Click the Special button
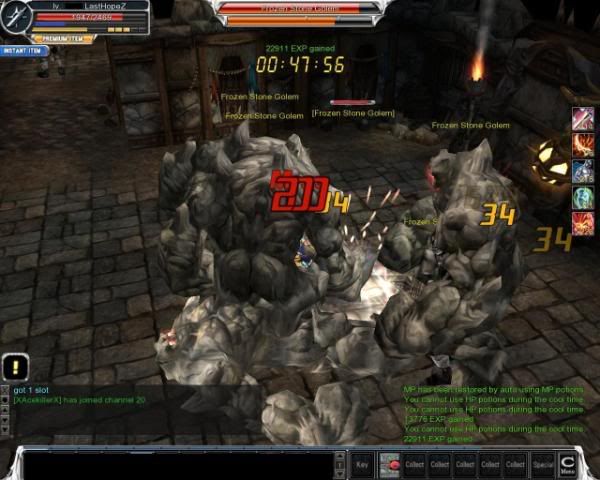600x480 pixels. click(543, 464)
